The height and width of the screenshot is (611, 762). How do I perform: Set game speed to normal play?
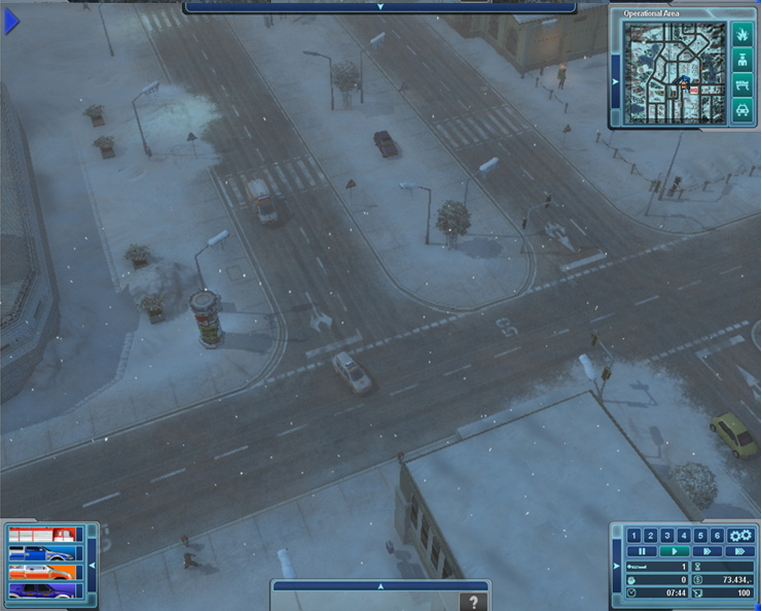point(674,551)
